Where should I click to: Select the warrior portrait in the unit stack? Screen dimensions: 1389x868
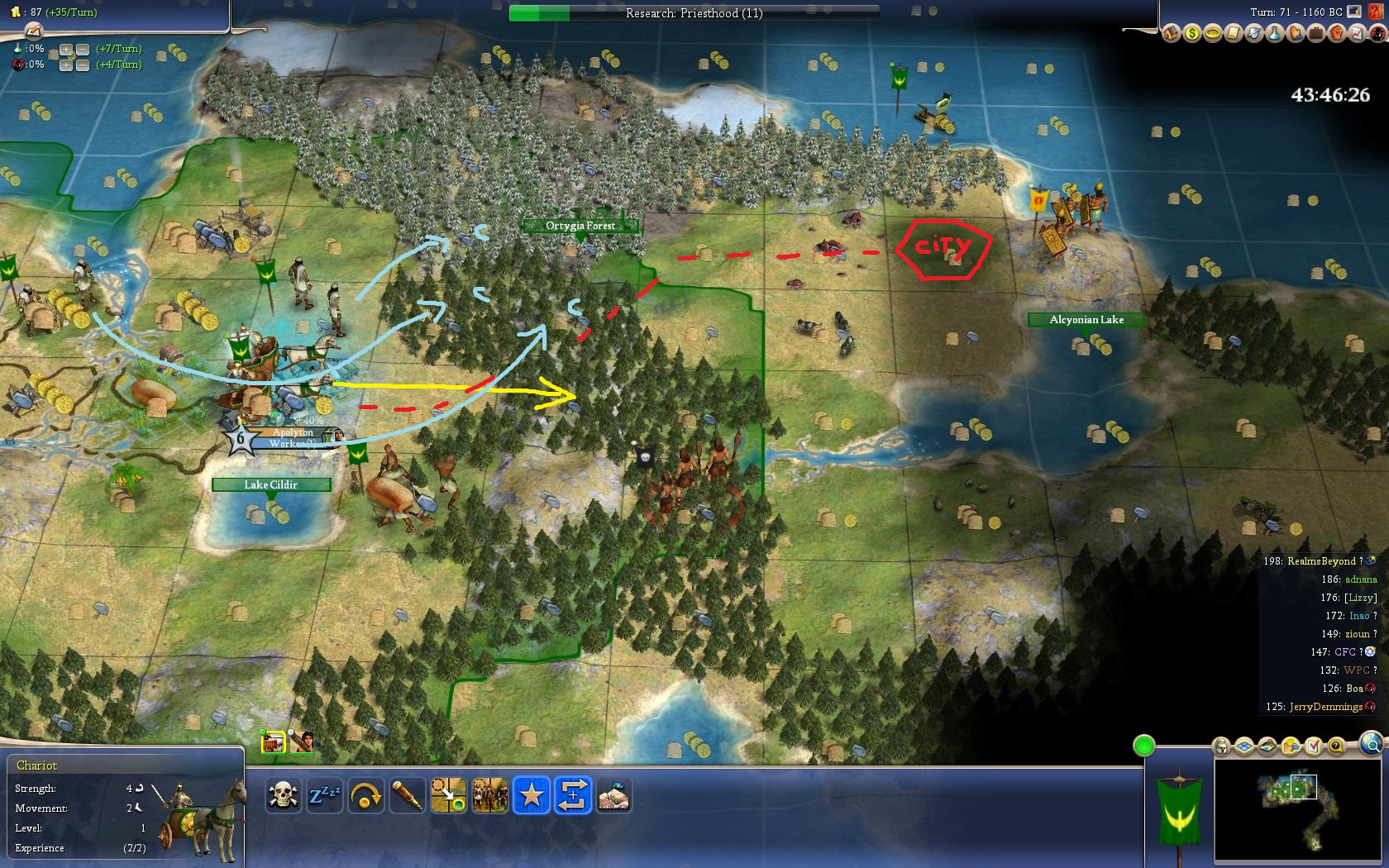pos(302,742)
